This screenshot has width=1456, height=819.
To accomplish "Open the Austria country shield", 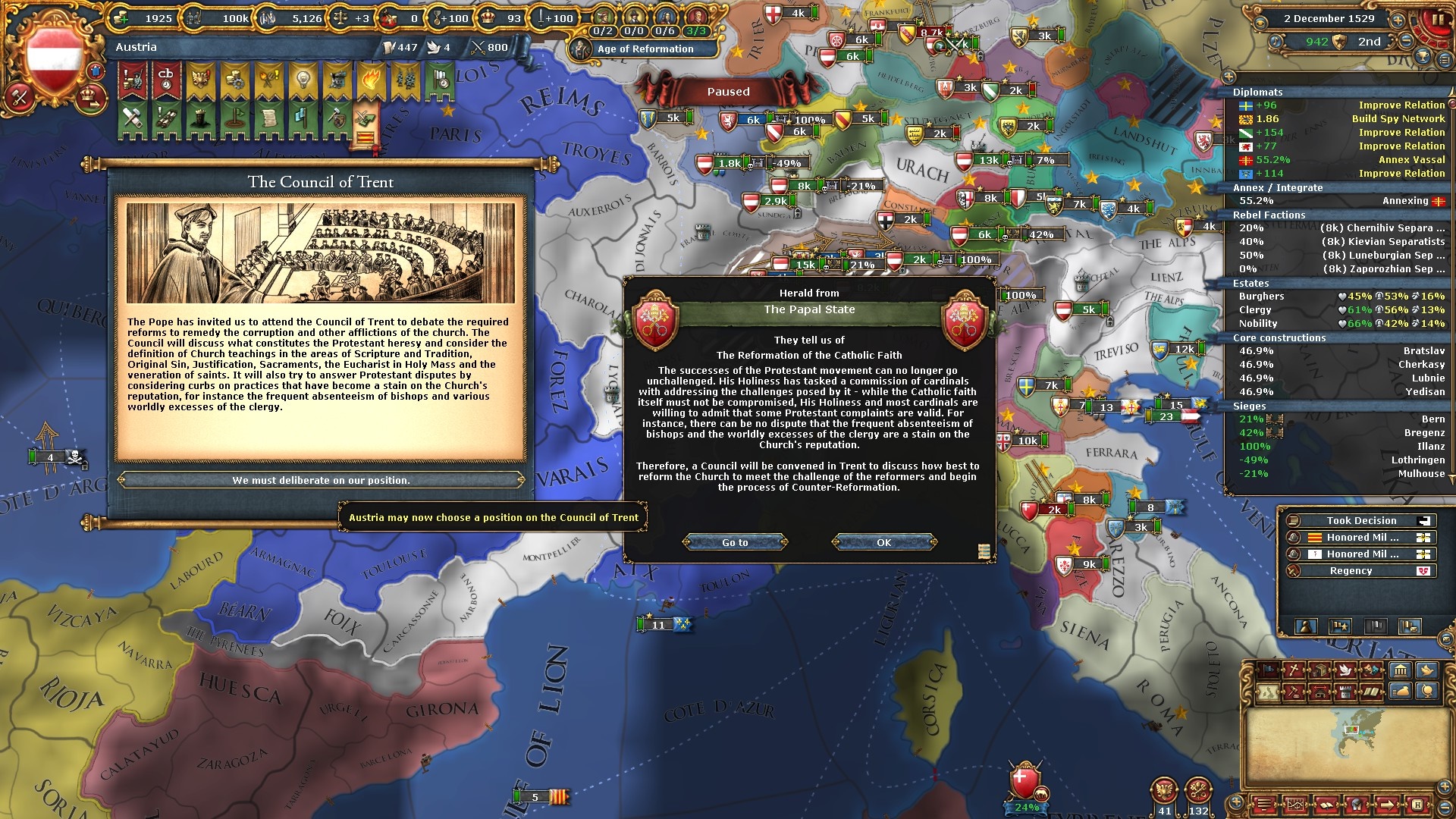I will (x=54, y=58).
